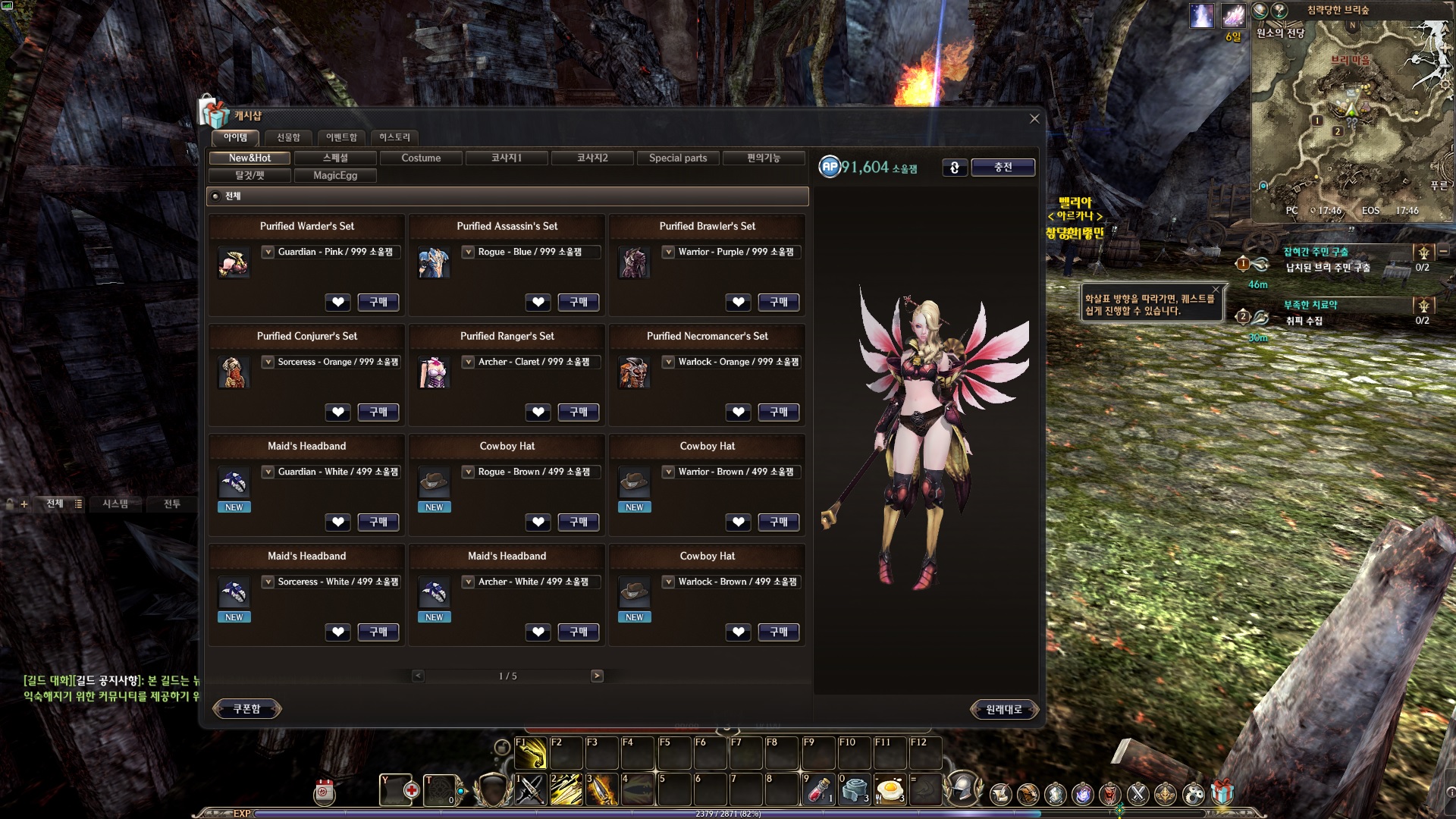Add Purified Assassin's Set to wishlist
The width and height of the screenshot is (1456, 819).
click(538, 302)
